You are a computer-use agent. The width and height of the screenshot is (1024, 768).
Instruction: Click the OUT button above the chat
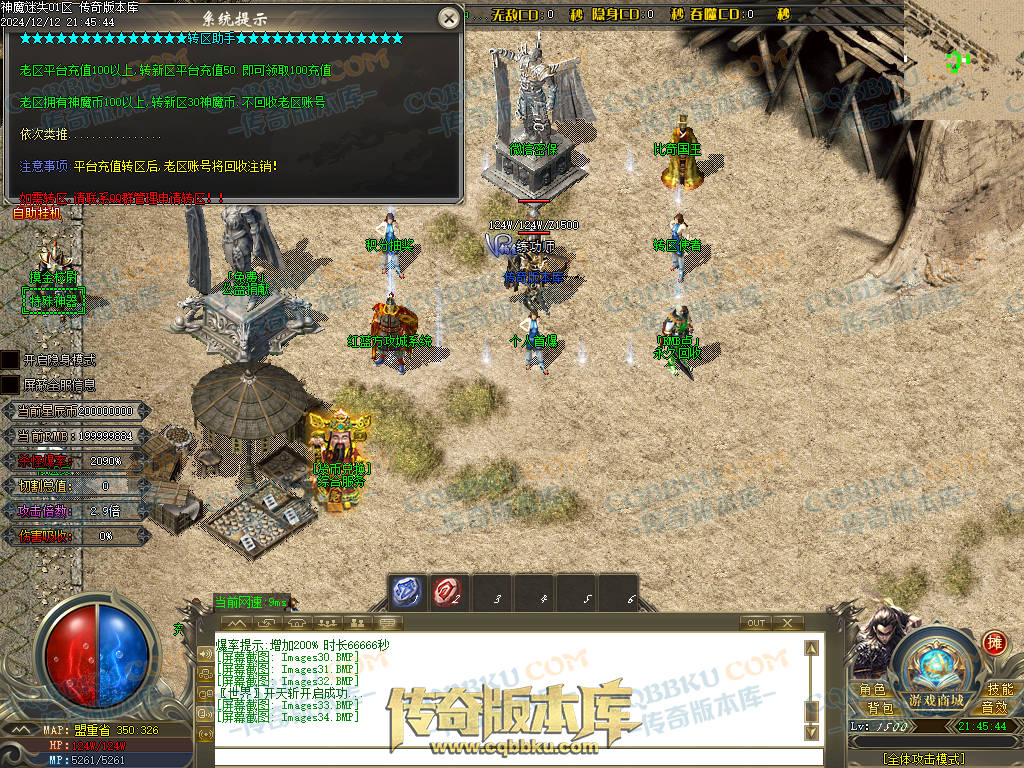(x=756, y=623)
